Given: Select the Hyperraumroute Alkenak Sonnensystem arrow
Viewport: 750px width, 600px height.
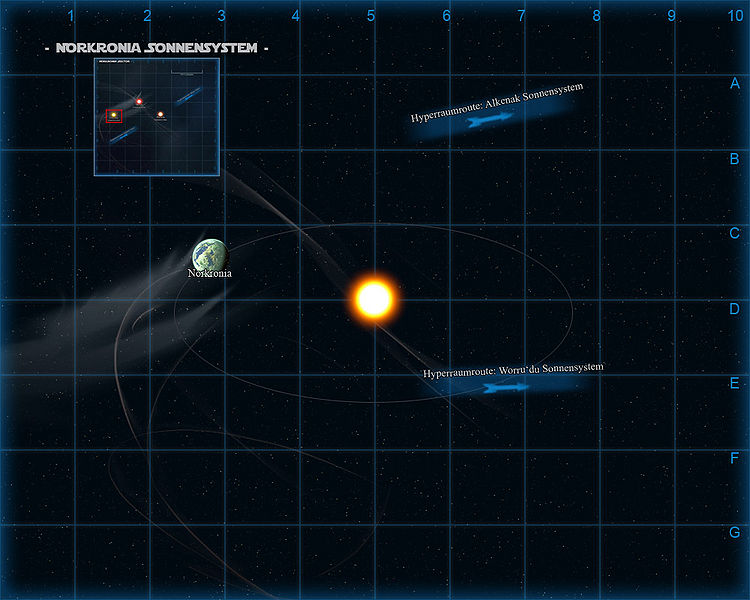Looking at the screenshot, I should tap(488, 120).
